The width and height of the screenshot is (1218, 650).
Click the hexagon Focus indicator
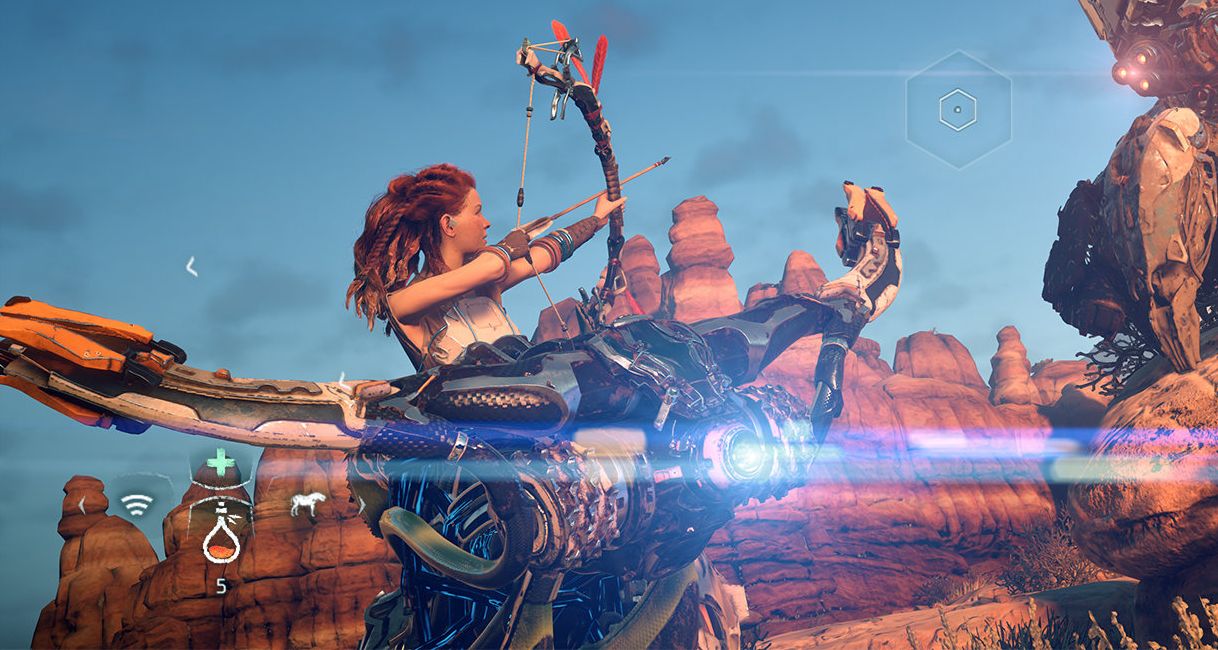click(958, 109)
